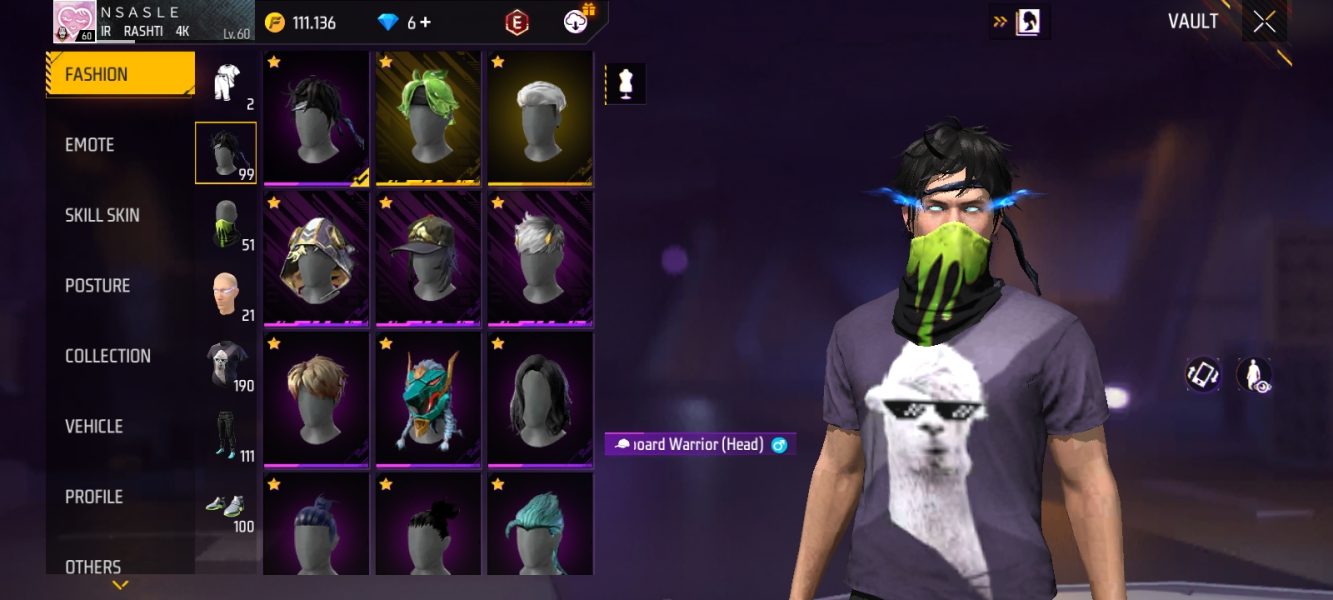Open the shoes subcategory

(x=226, y=505)
